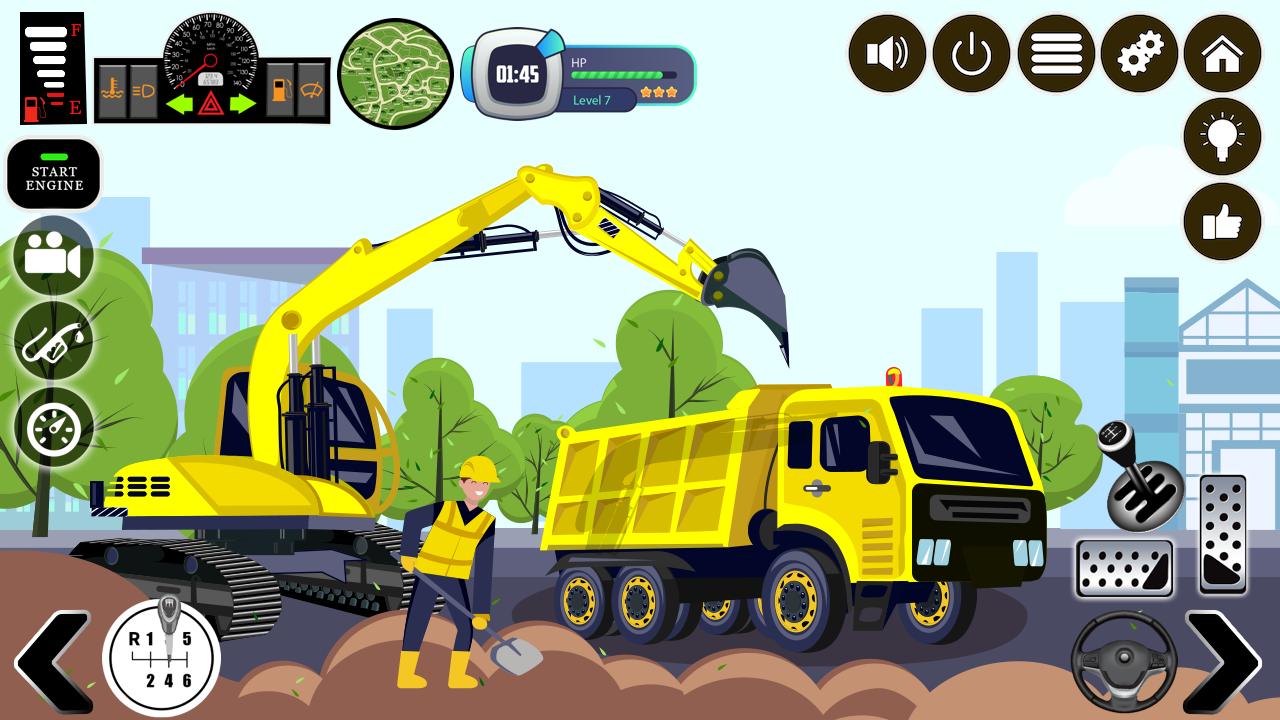Toggle sound with the speaker icon
This screenshot has width=1280, height=720.
coord(887,54)
